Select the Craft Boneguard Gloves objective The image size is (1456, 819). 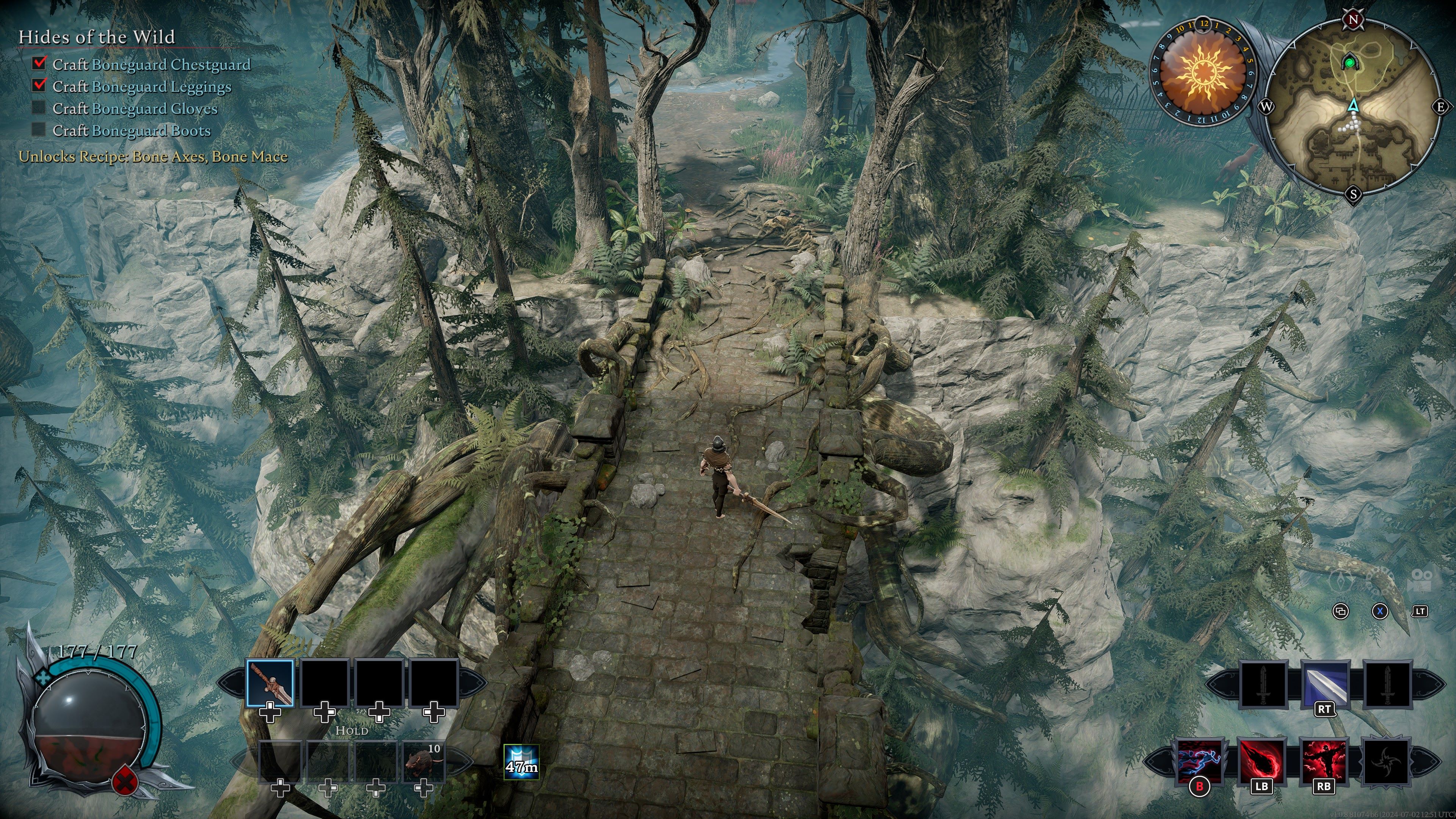click(135, 108)
